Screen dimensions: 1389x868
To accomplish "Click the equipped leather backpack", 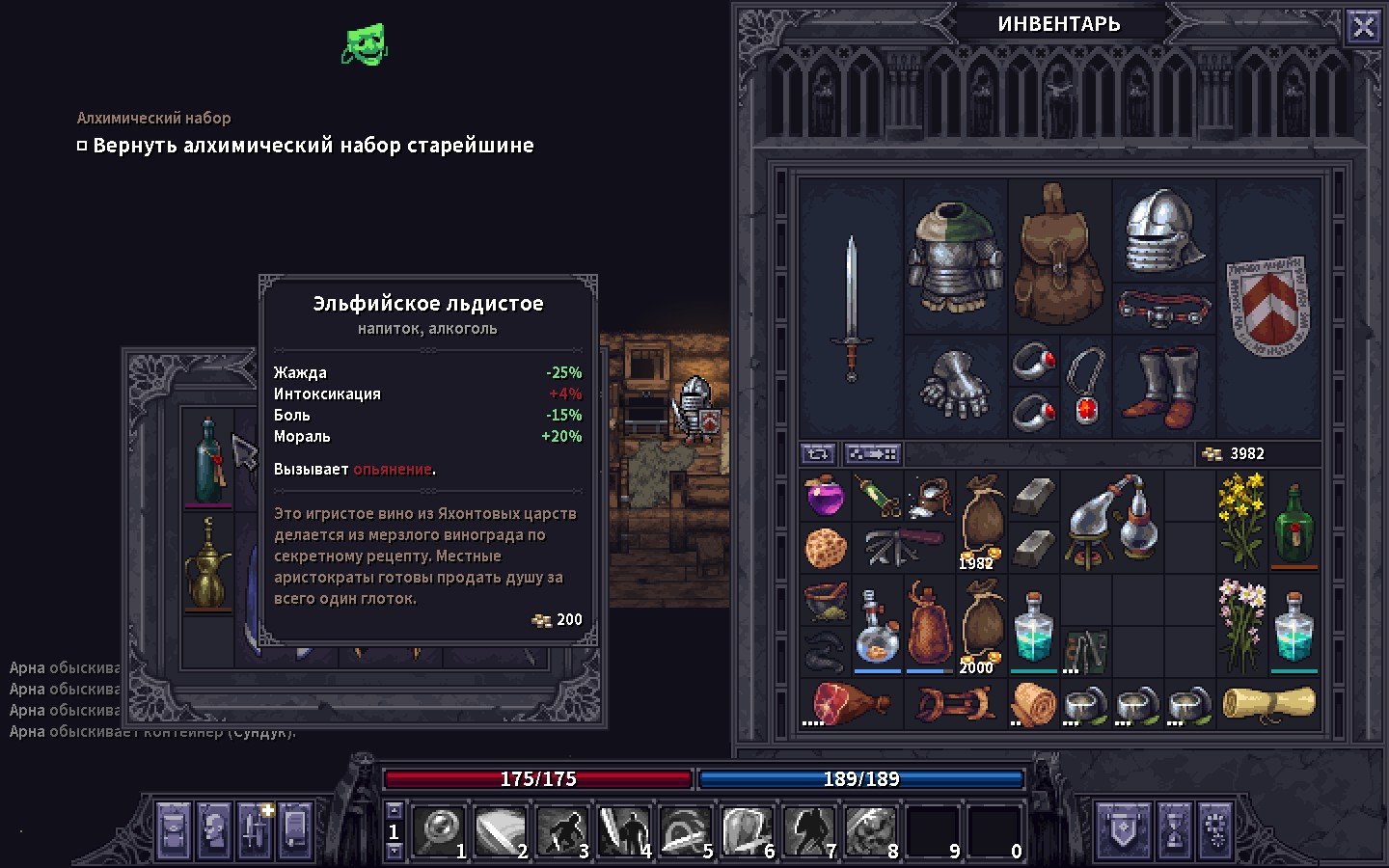I will [x=1059, y=255].
